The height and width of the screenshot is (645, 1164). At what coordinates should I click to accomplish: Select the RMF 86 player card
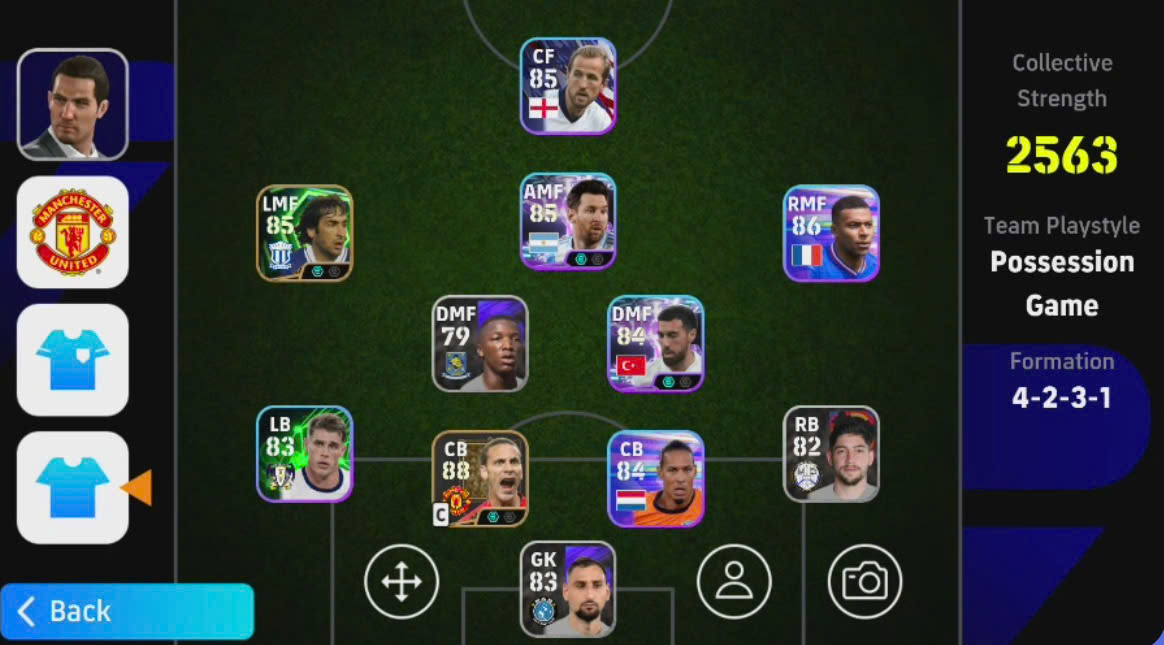pos(831,233)
